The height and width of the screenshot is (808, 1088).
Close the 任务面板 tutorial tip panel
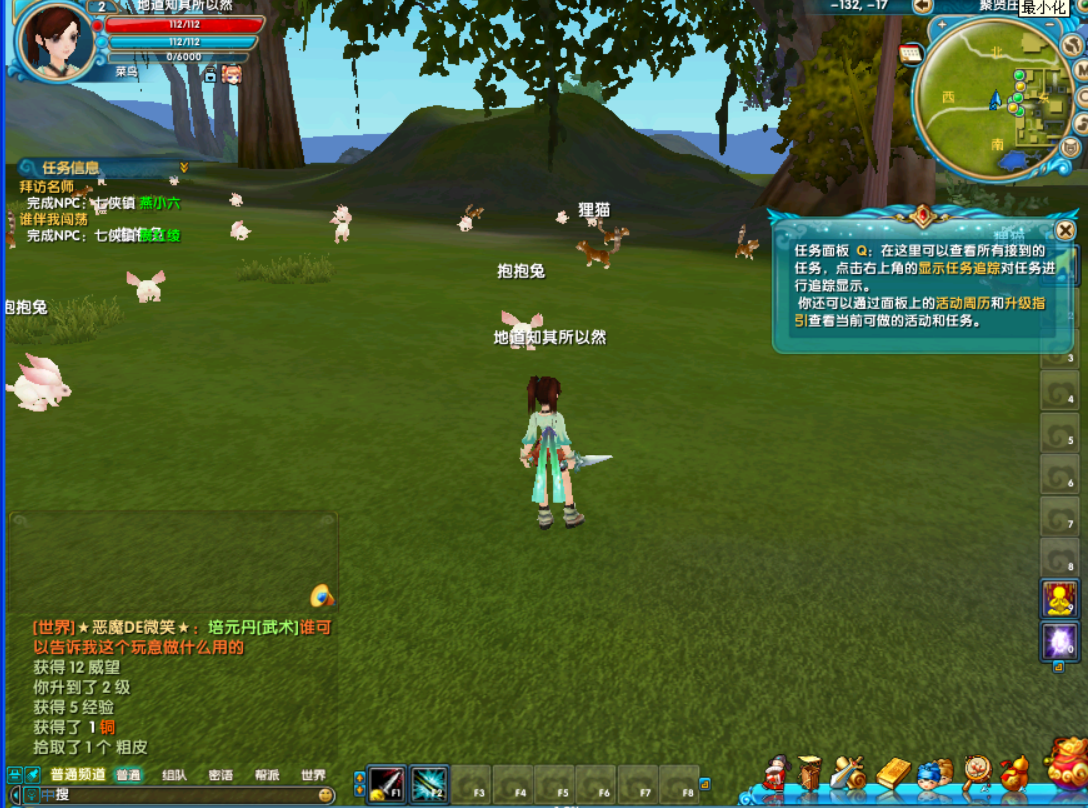coord(1065,231)
